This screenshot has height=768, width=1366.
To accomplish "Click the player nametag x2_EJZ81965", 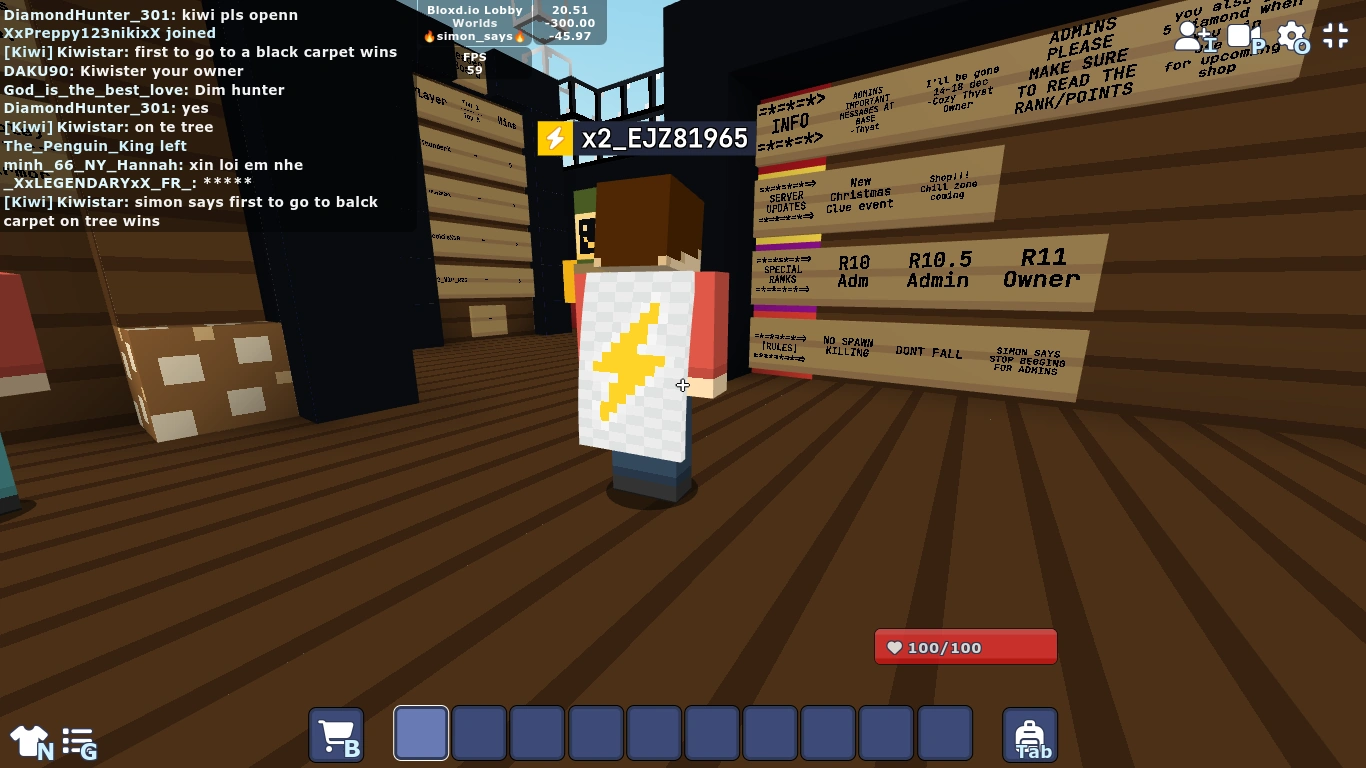I will tap(661, 138).
